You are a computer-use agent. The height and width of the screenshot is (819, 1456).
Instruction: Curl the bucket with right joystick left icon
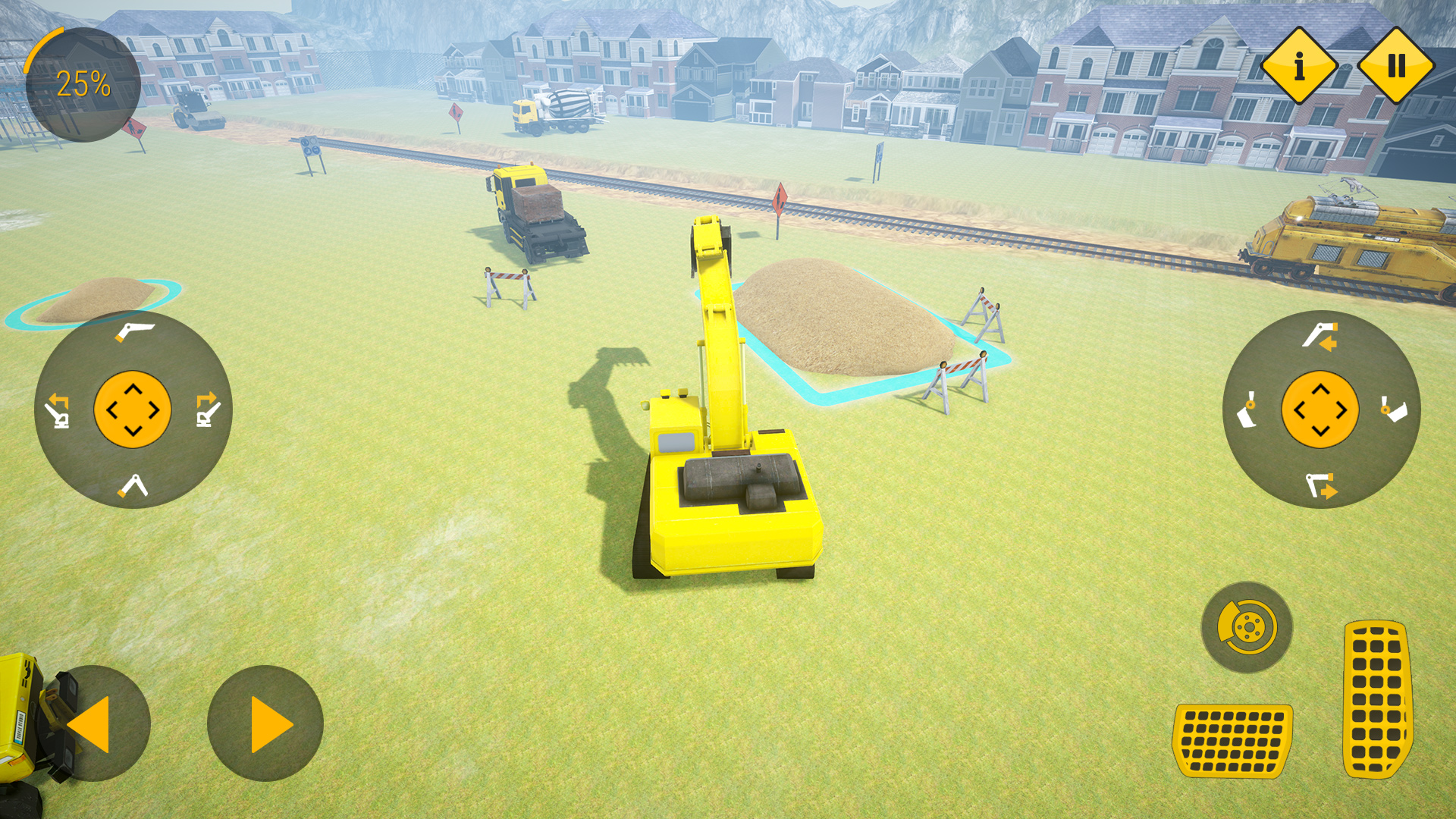click(1247, 410)
